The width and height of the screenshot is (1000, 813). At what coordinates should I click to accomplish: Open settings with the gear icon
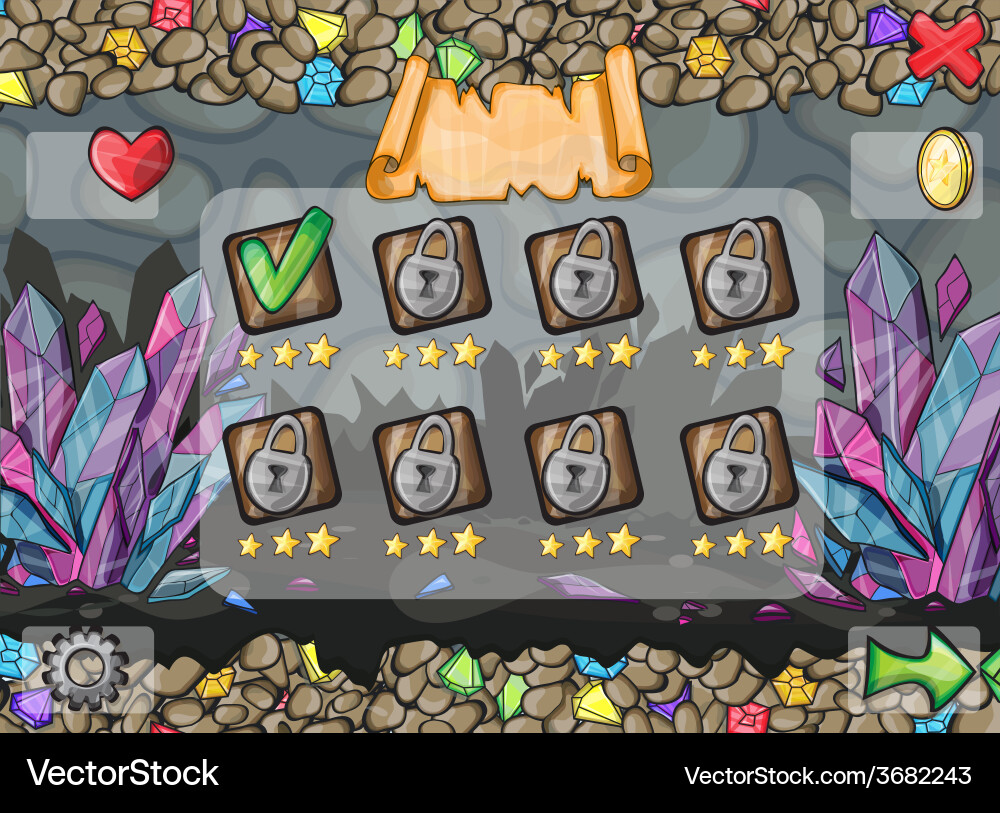(x=85, y=667)
